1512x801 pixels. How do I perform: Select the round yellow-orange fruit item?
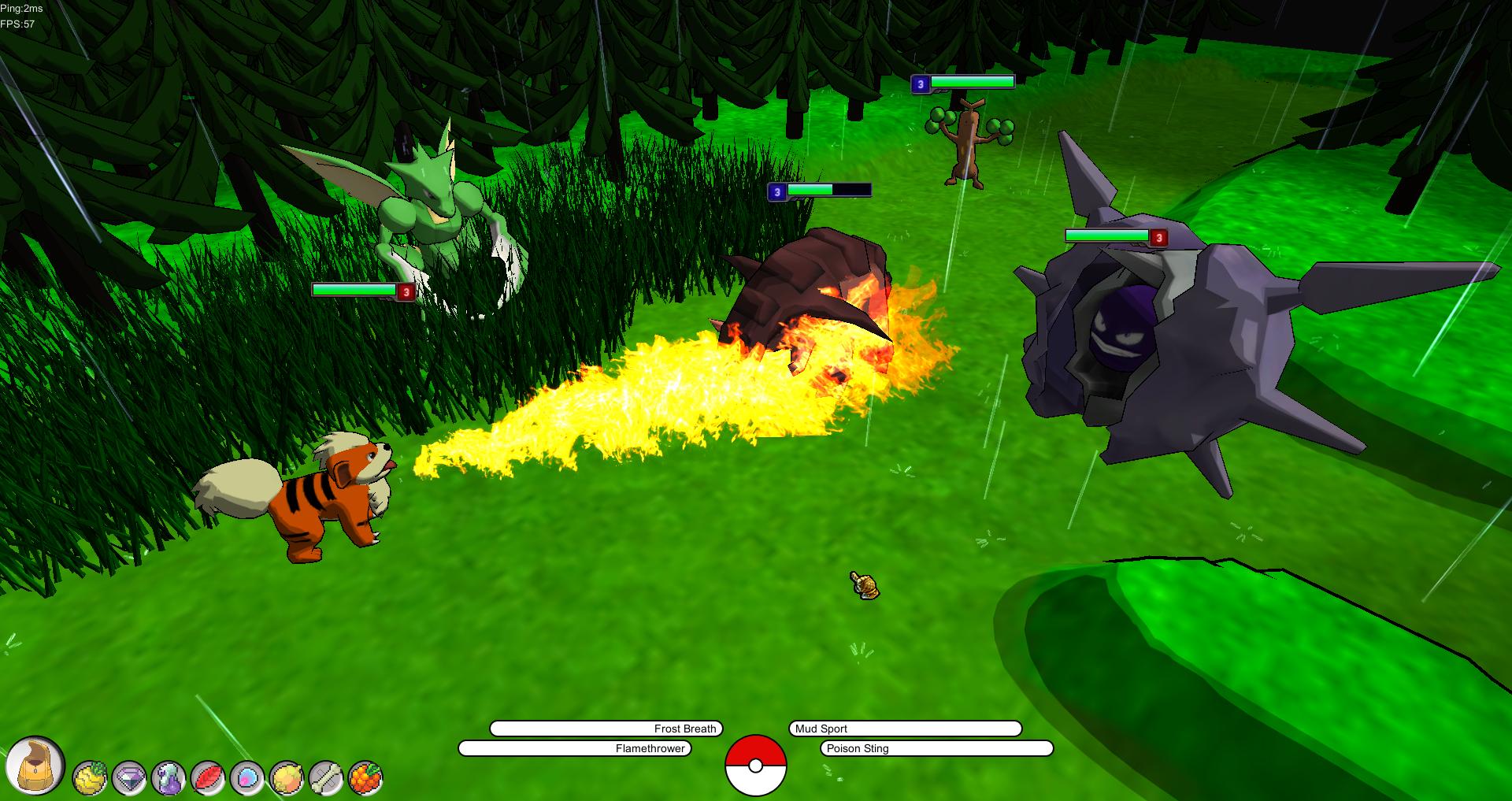click(x=287, y=778)
